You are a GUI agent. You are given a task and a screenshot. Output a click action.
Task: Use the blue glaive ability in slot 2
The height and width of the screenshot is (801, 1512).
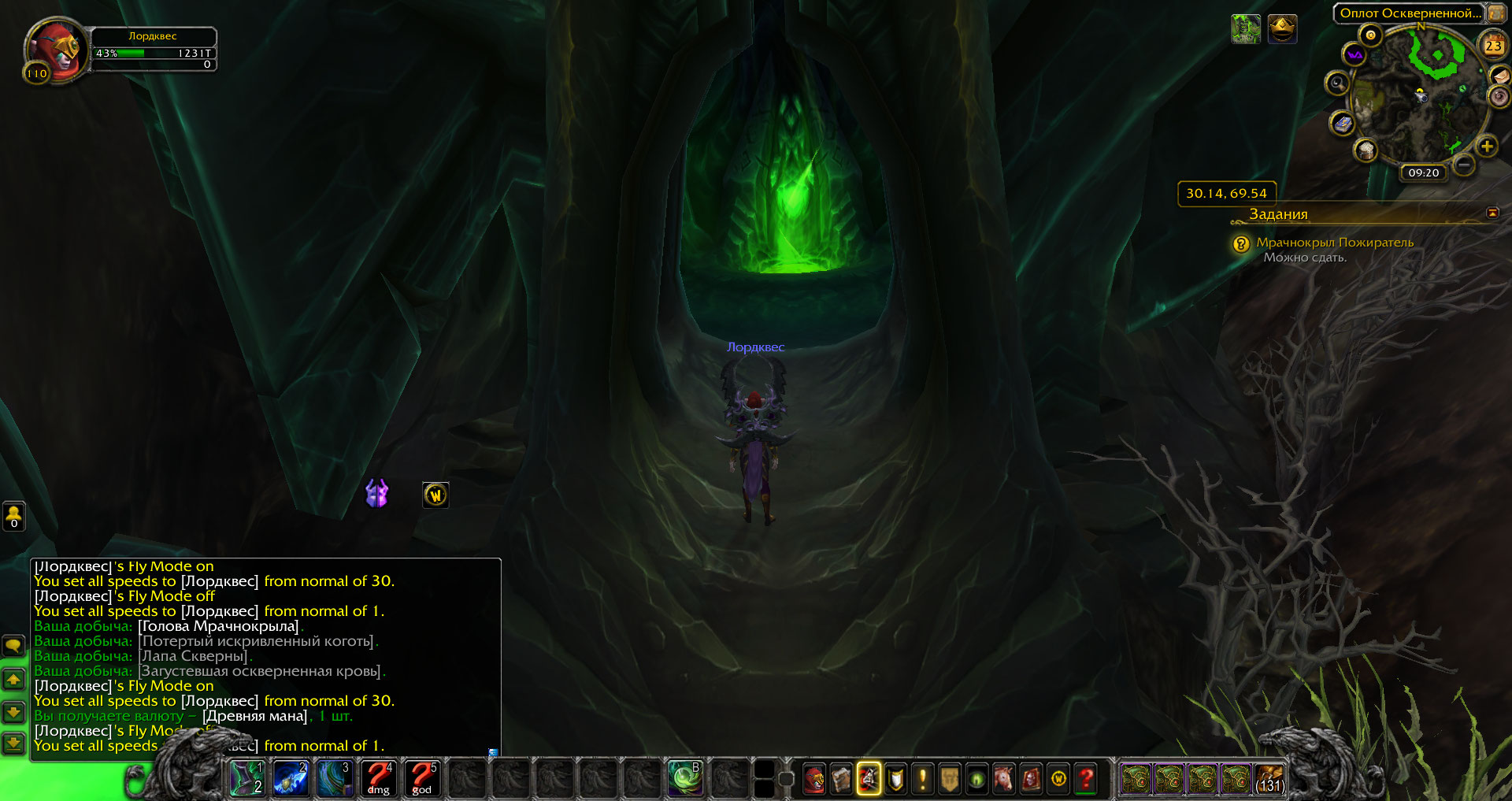pos(291,778)
